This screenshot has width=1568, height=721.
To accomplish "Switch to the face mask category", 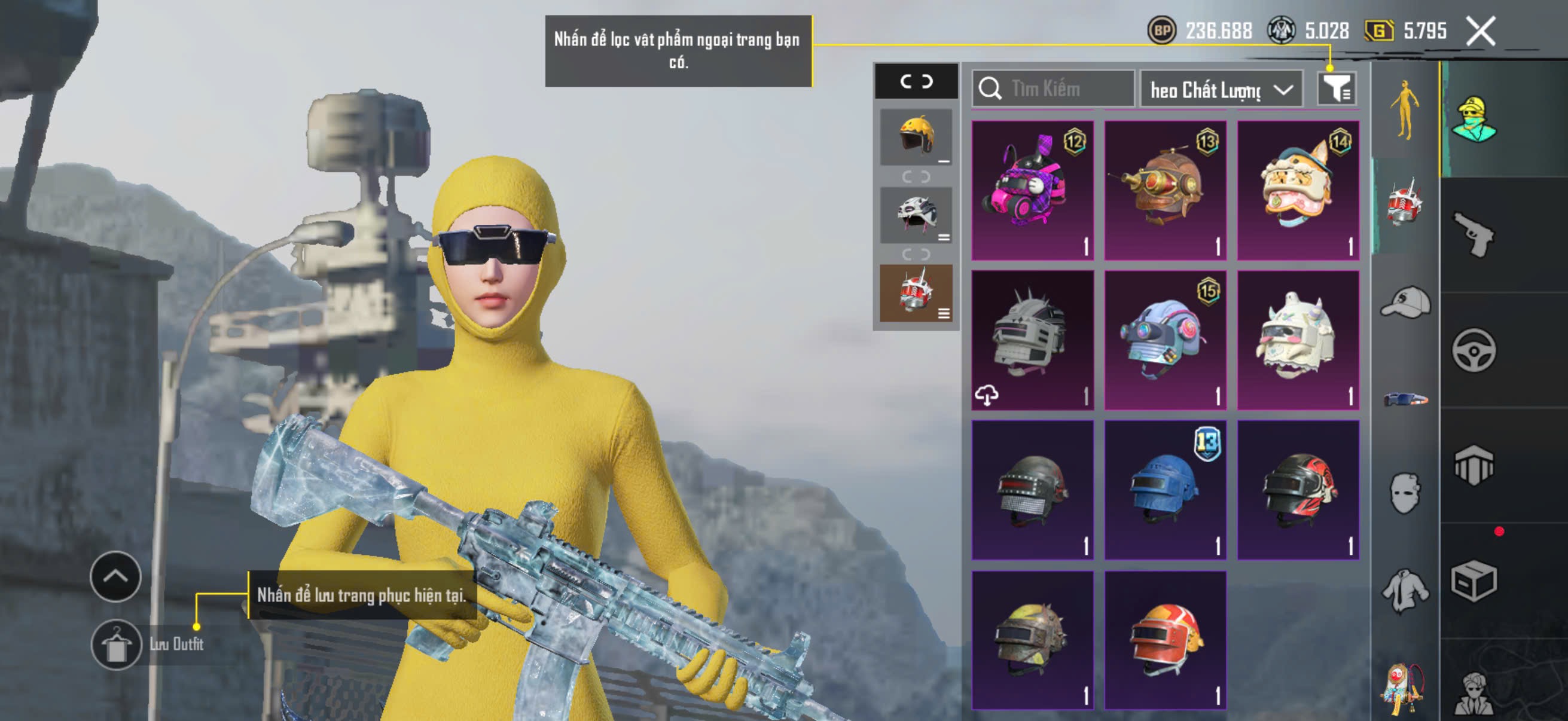I will point(1405,491).
